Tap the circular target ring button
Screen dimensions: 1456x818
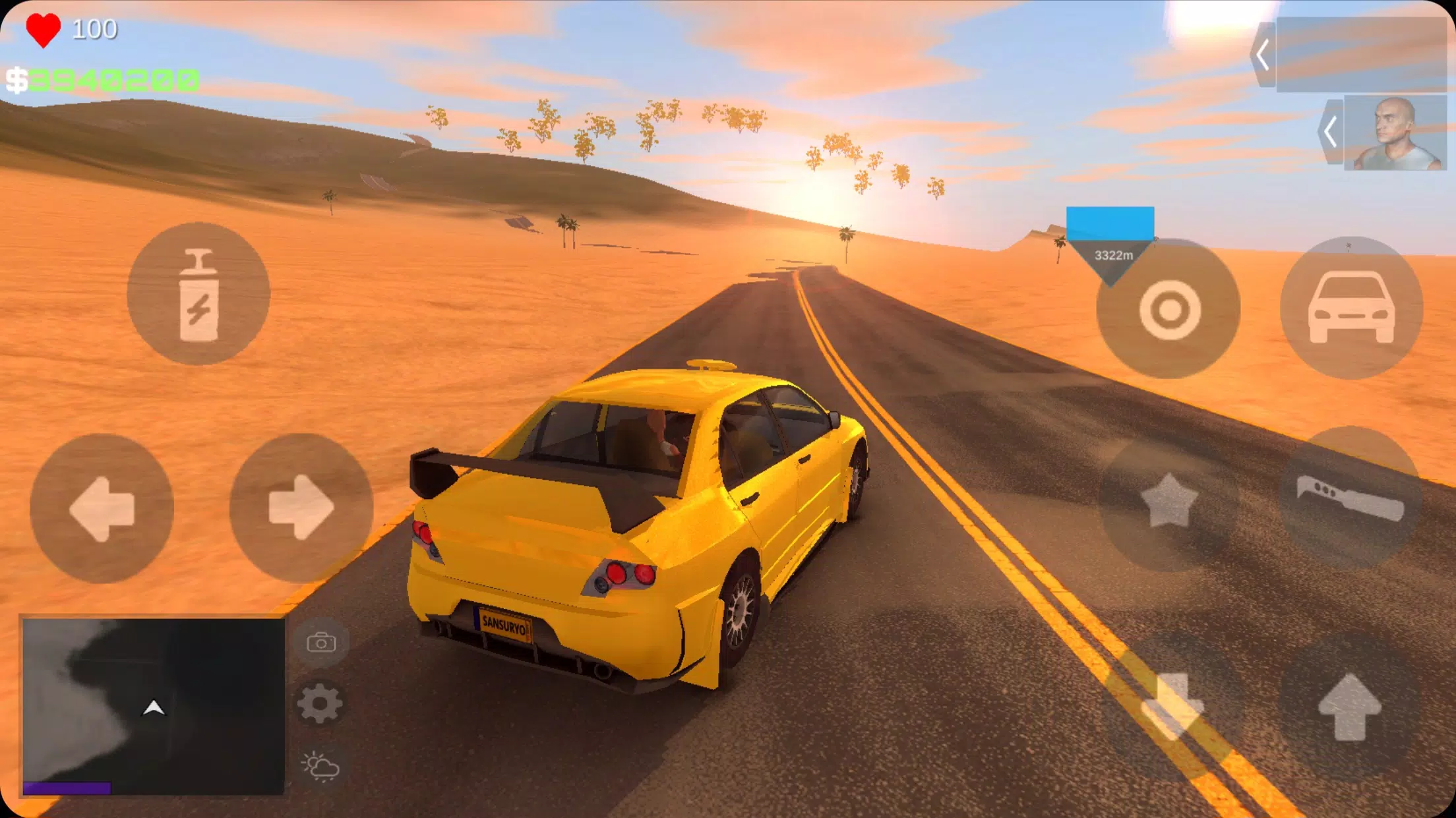click(x=1169, y=310)
